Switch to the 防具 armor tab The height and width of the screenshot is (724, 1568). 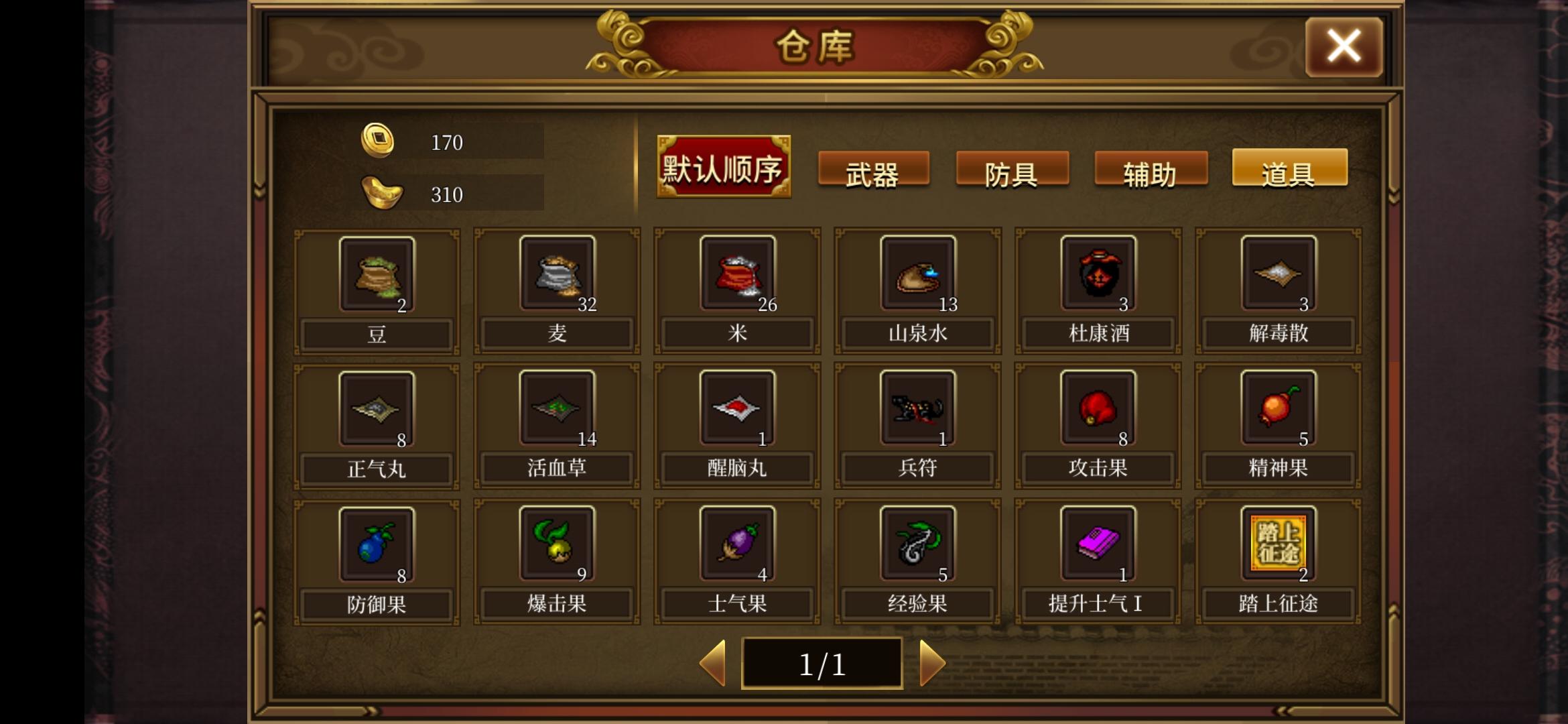pos(1012,171)
